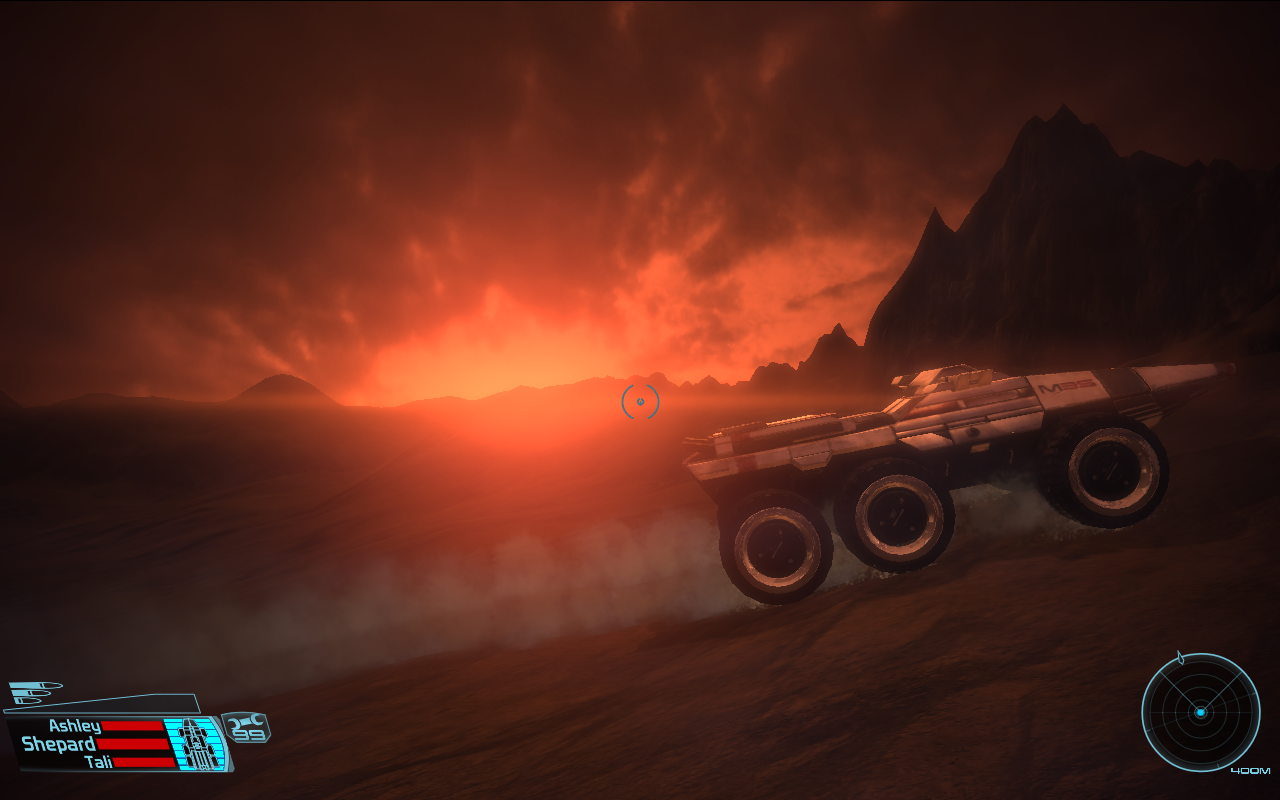
Task: Click the bullet ammo type icon
Action: (x=36, y=691)
